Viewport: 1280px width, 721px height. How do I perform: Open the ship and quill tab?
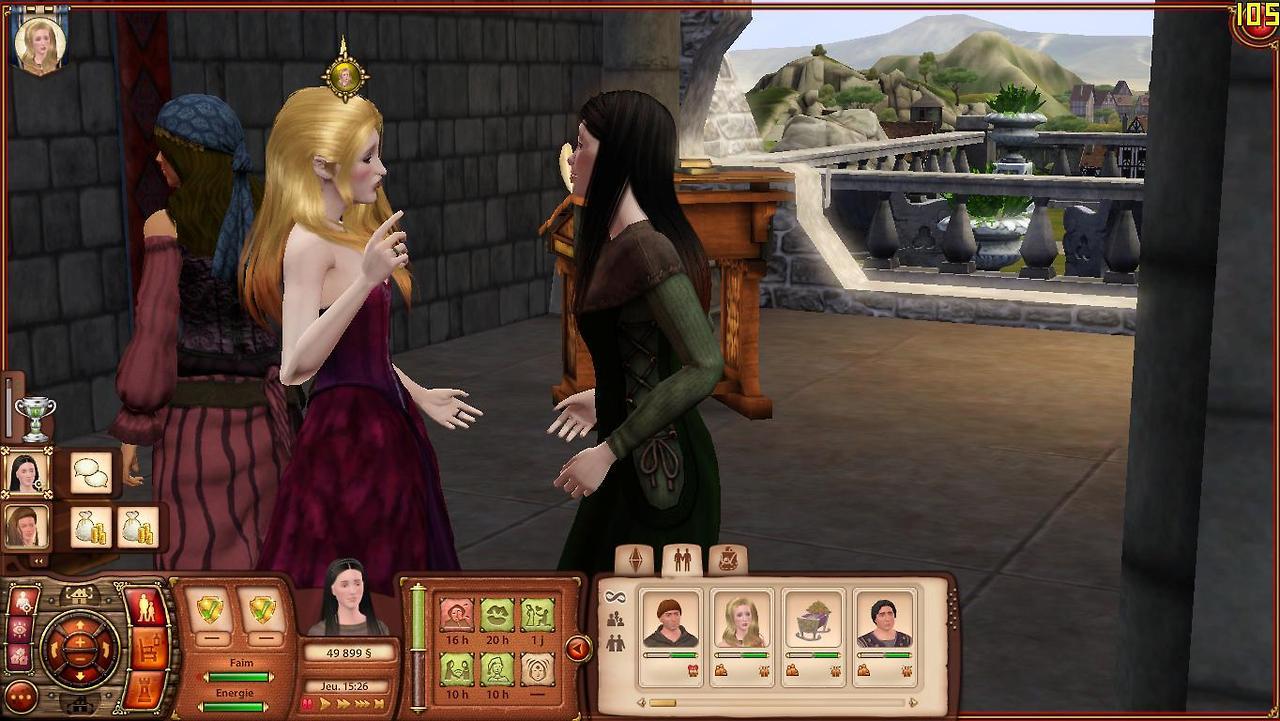coord(728,560)
